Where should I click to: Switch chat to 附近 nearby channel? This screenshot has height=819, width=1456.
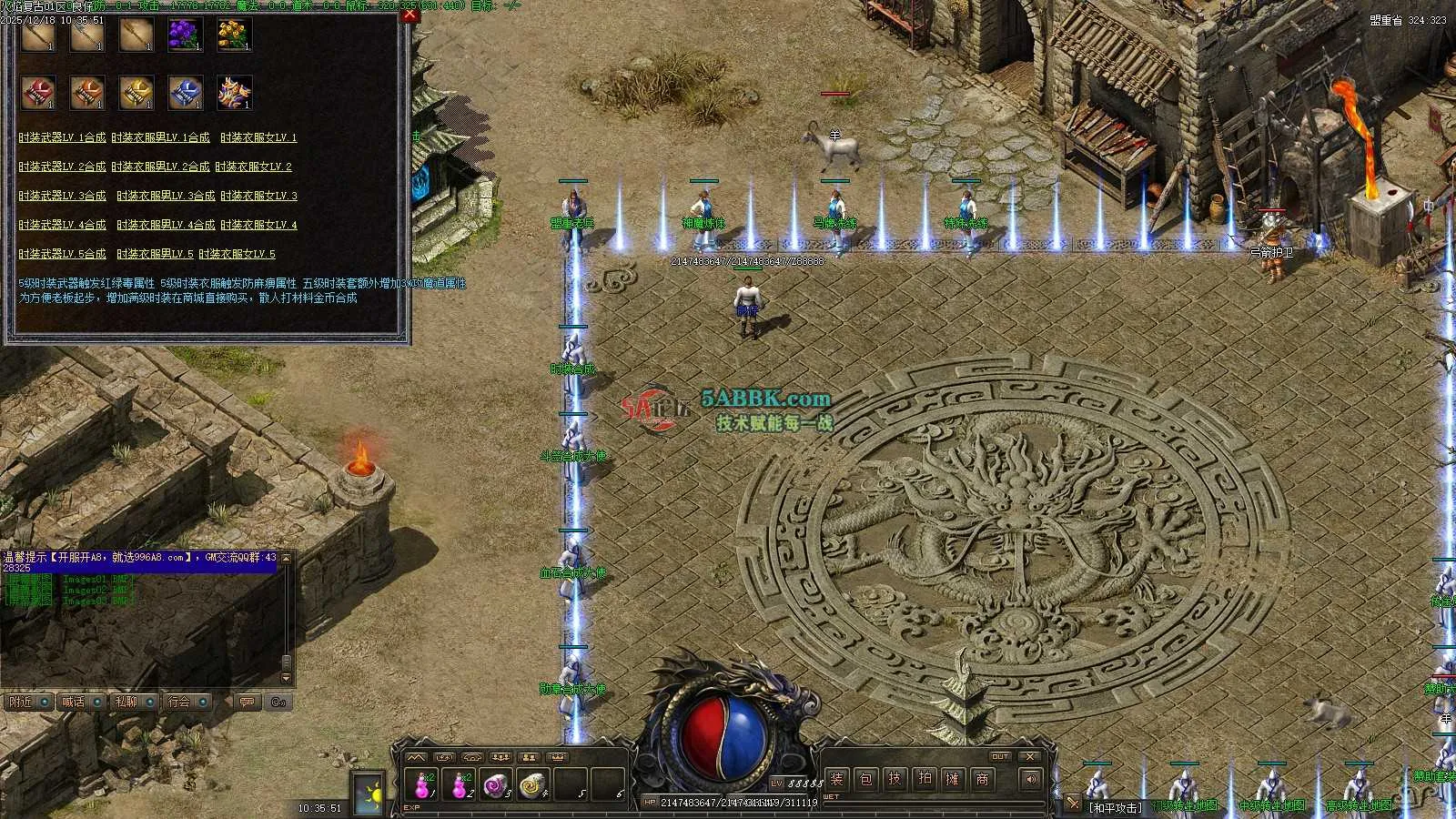point(26,702)
